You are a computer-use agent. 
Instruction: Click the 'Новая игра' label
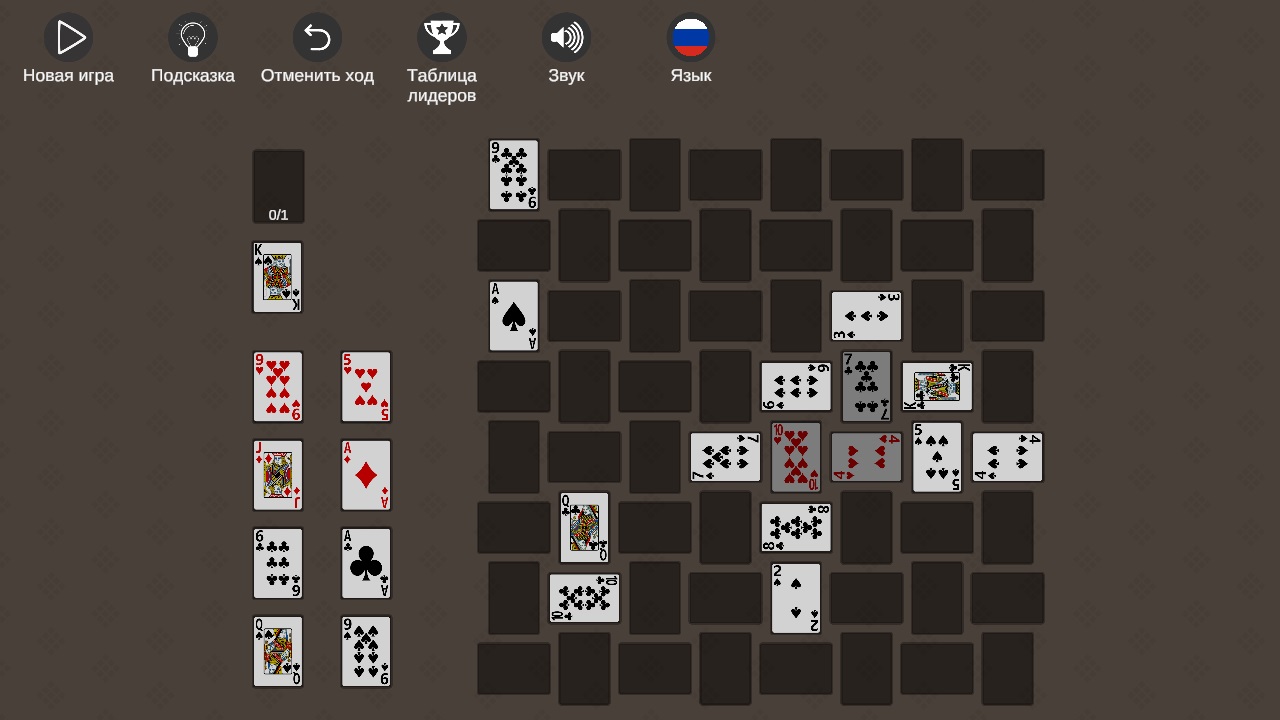point(68,75)
